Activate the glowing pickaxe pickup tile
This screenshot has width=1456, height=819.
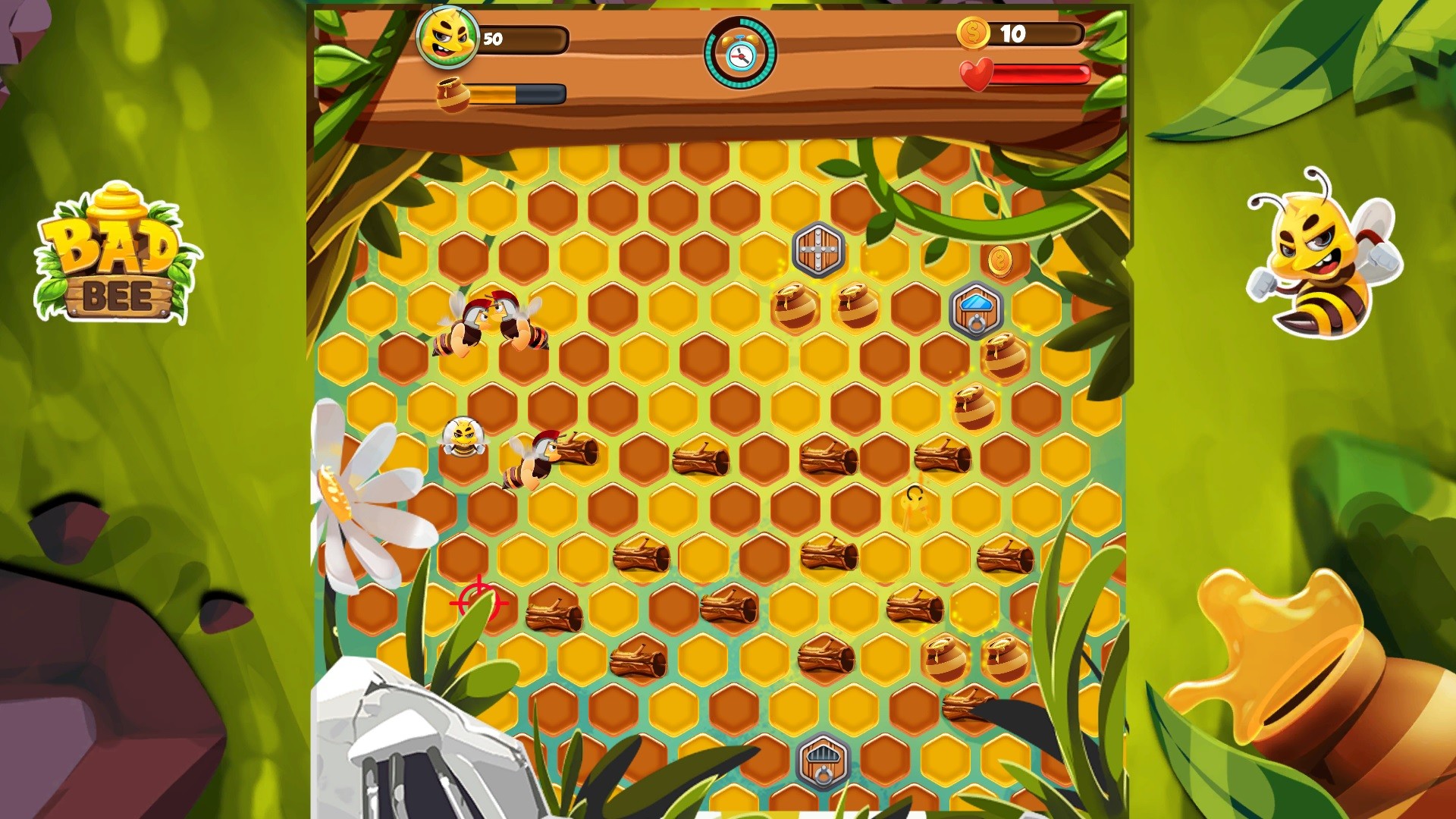pos(915,512)
